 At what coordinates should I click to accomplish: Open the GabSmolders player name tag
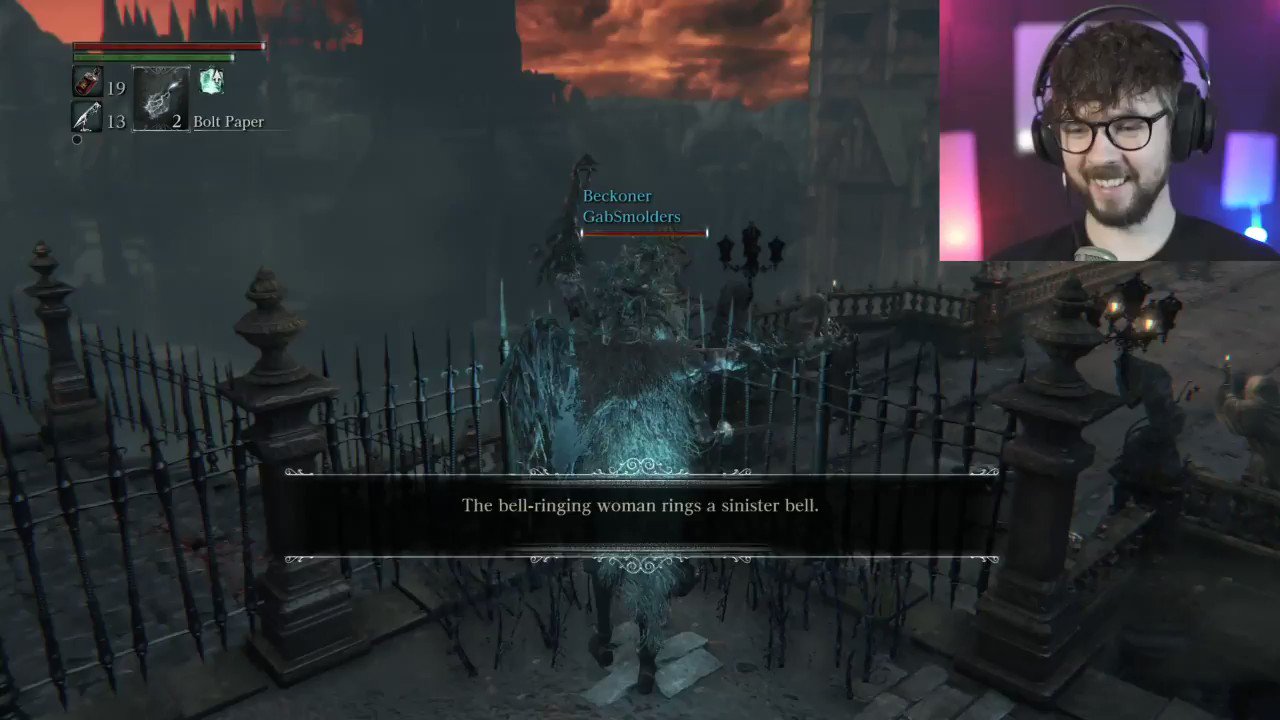pos(631,216)
